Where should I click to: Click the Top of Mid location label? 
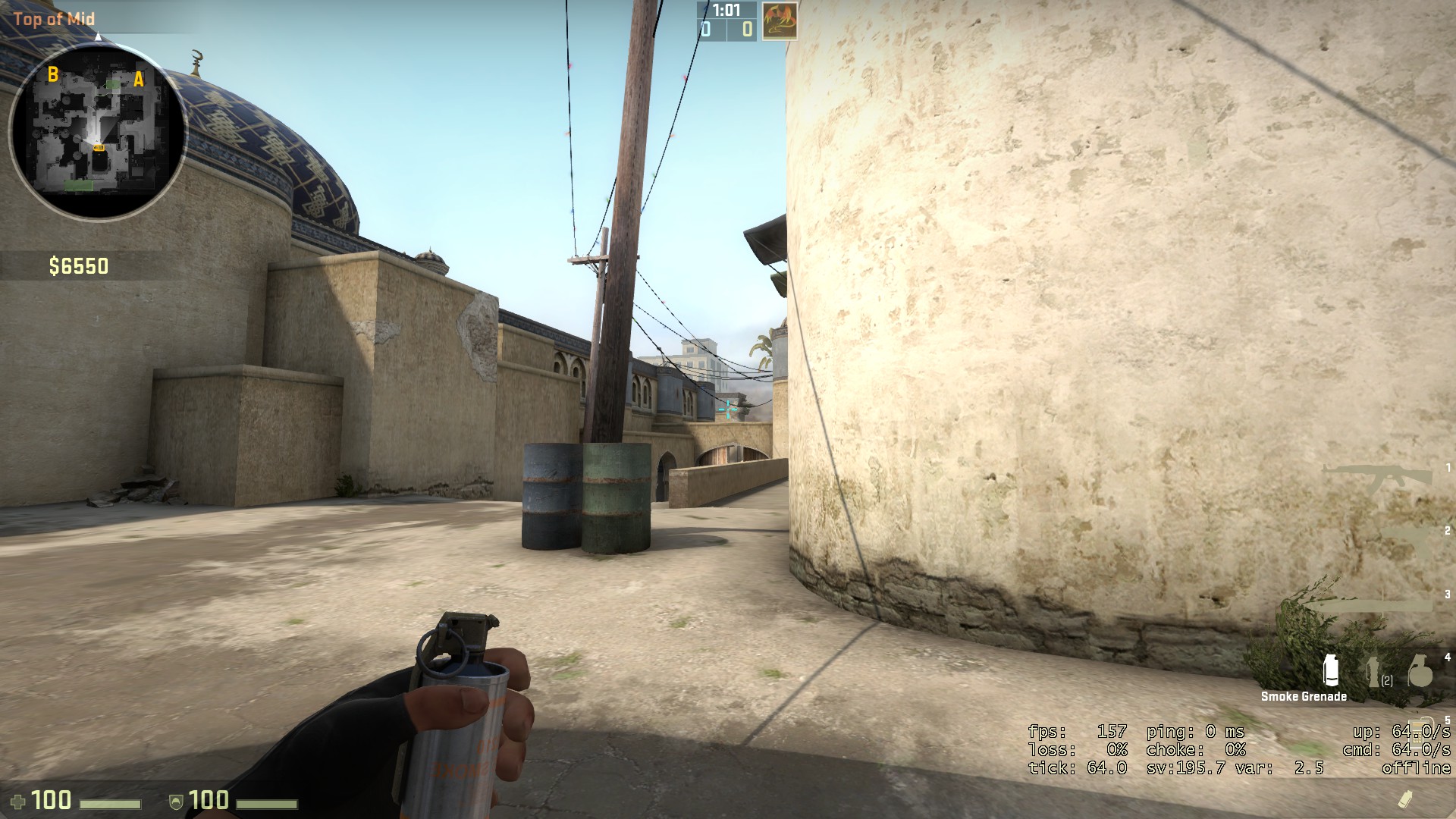[55, 19]
